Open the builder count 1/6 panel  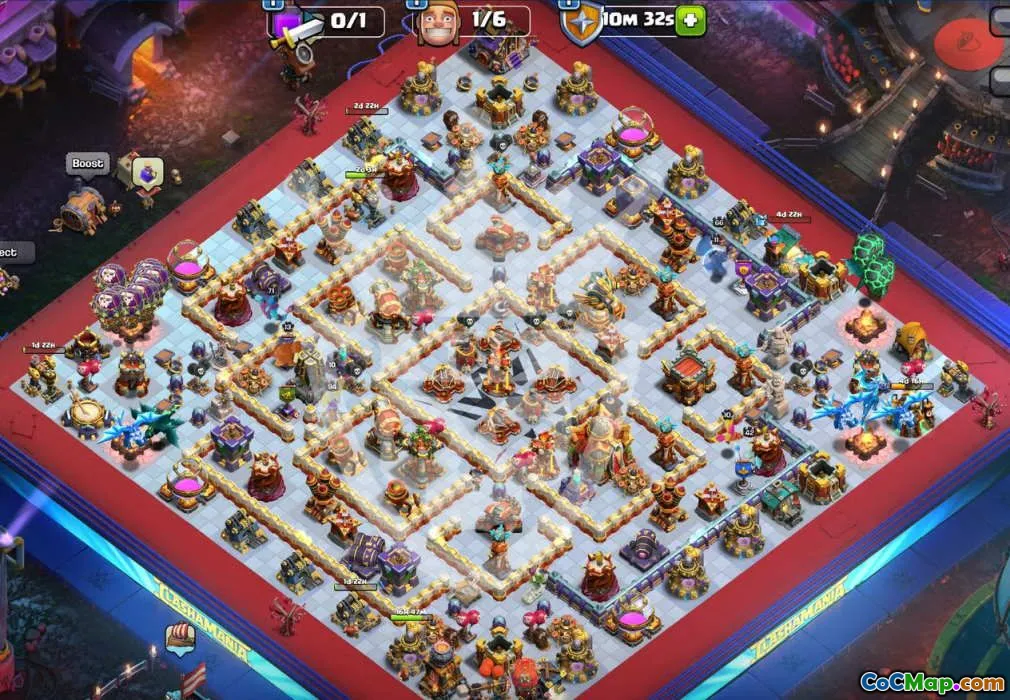coord(470,20)
